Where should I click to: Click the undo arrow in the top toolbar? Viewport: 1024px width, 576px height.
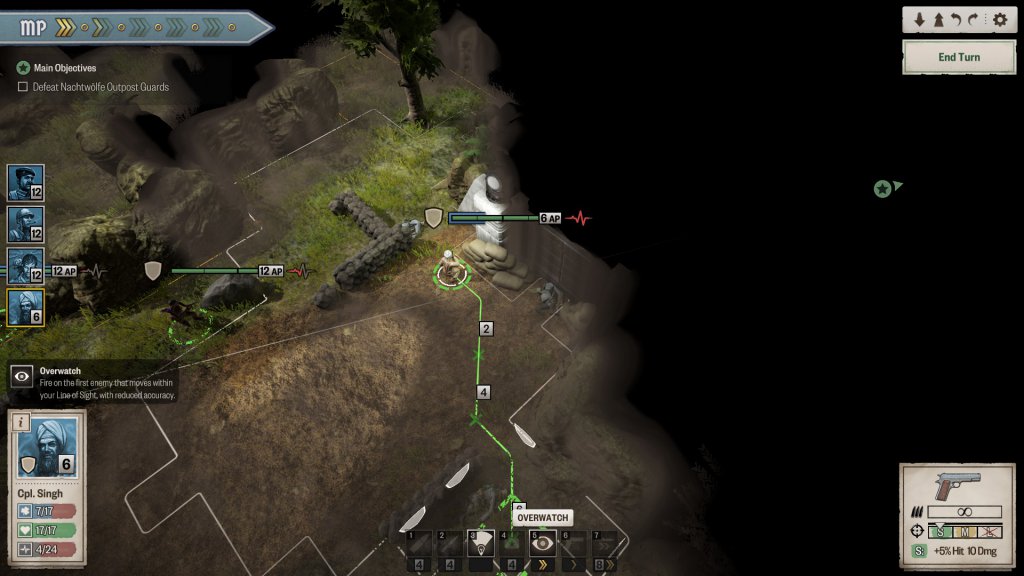coord(958,19)
